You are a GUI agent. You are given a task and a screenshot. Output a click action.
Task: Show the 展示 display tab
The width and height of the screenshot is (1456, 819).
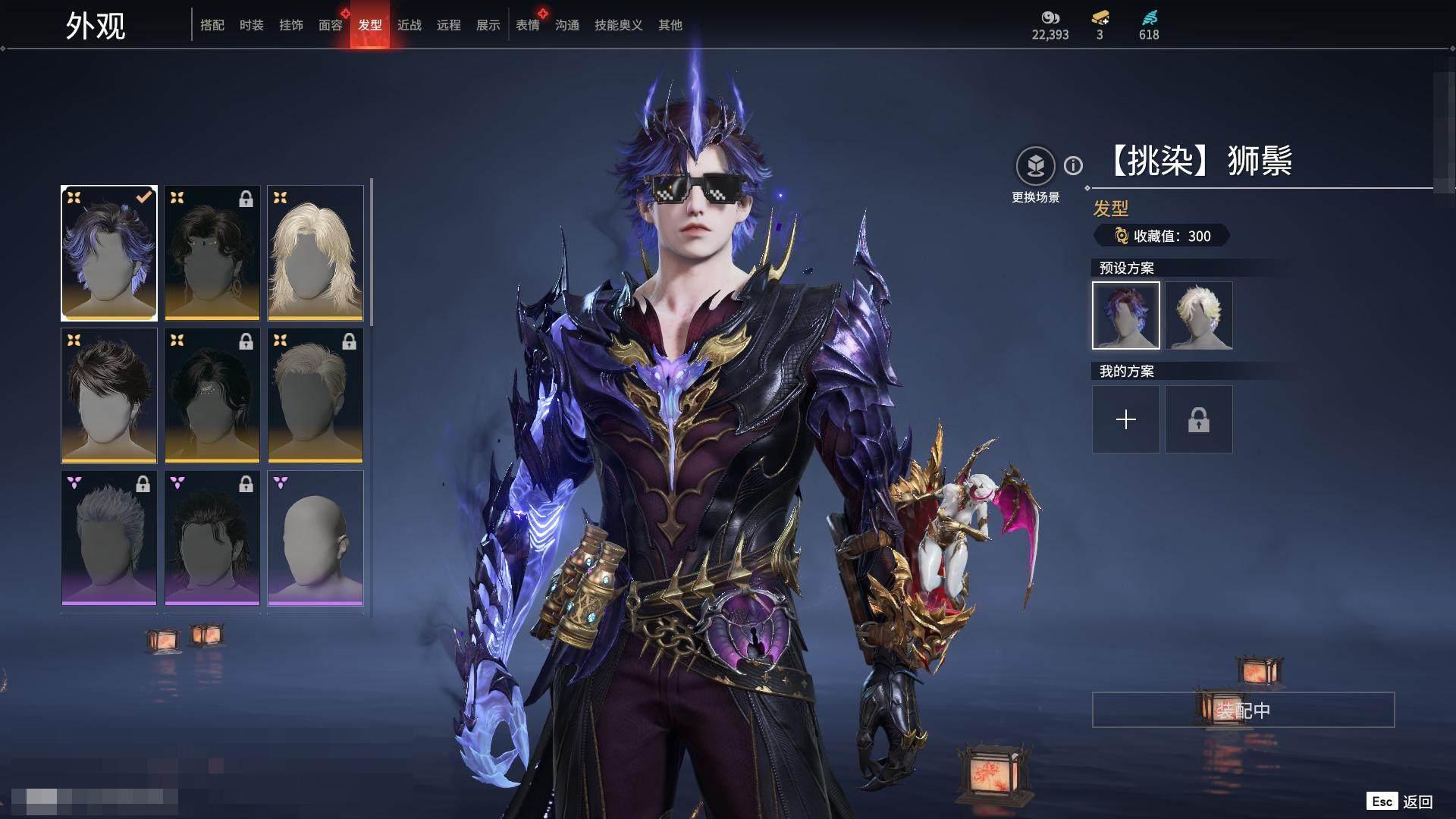488,25
